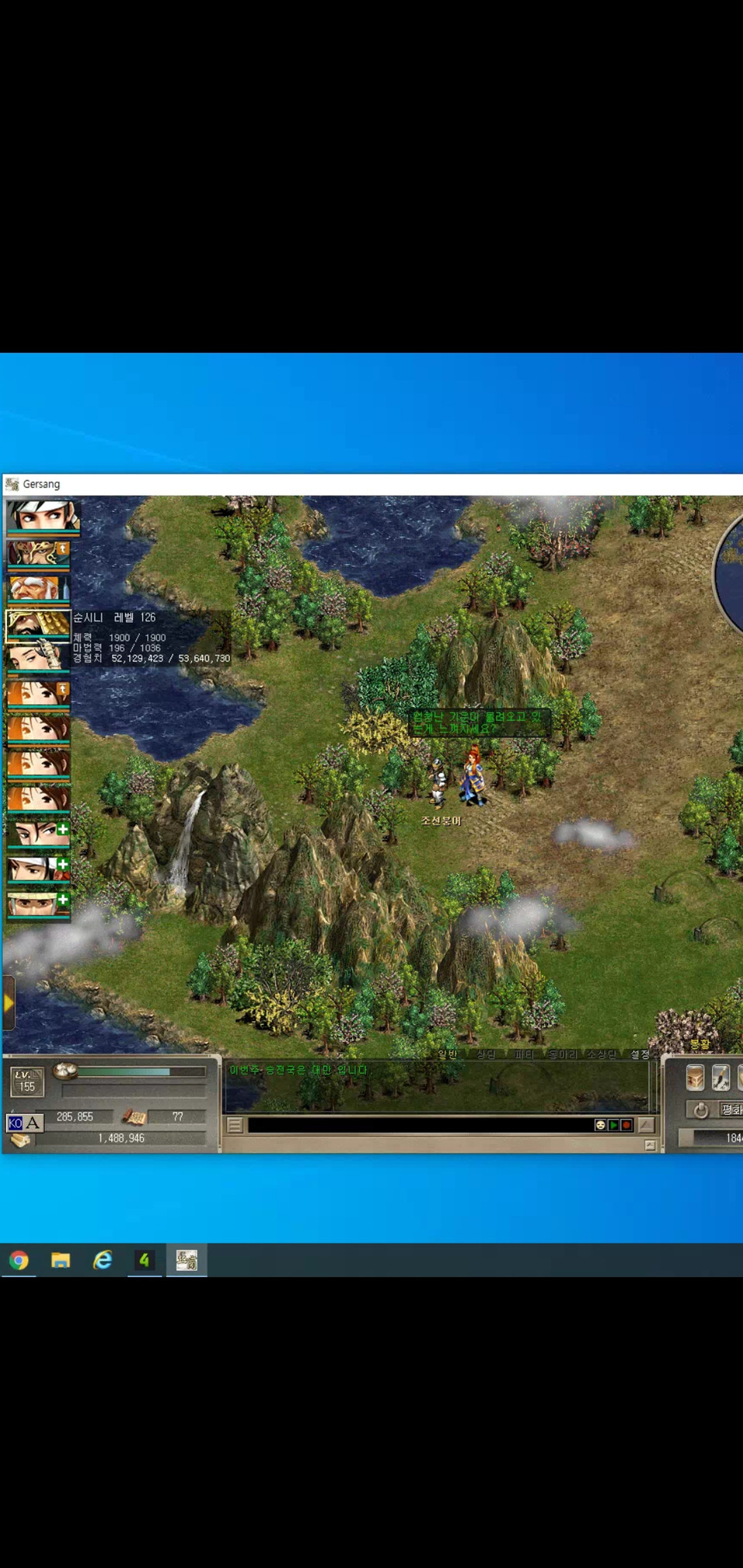This screenshot has width=743, height=1568.
Task: Click the power symbol button
Action: pyautogui.click(x=700, y=1110)
